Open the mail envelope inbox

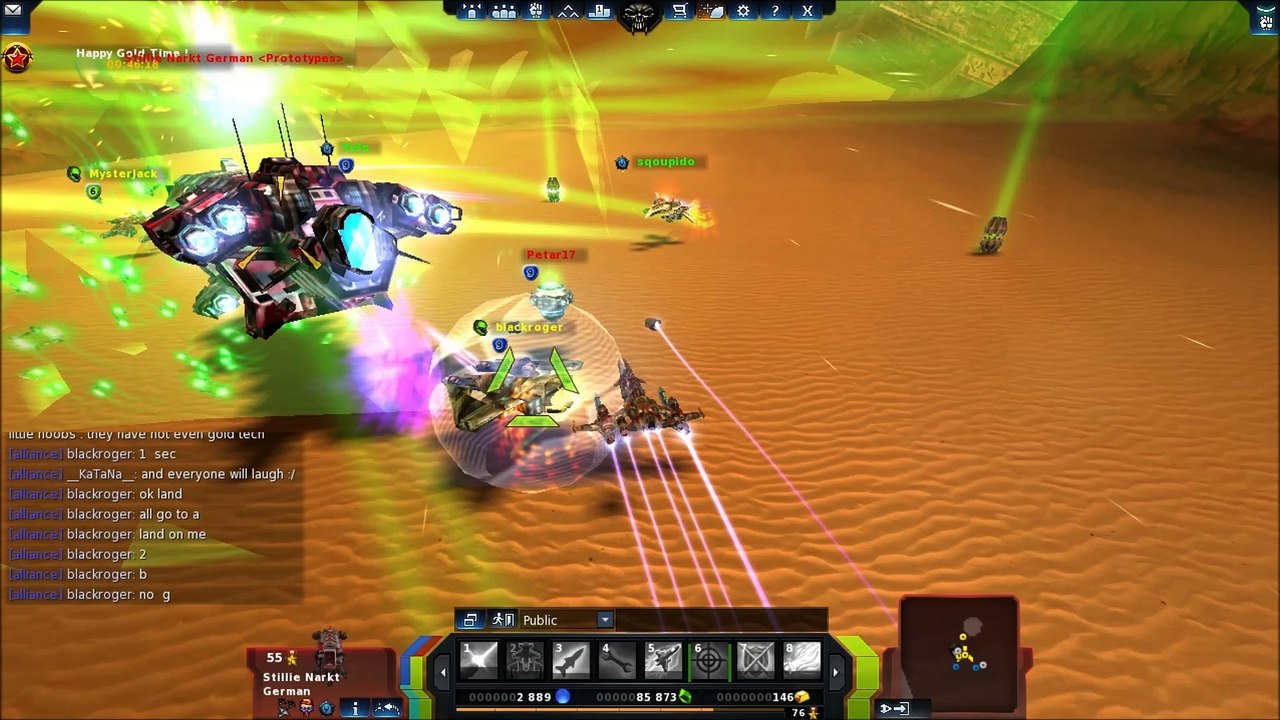pos(13,10)
